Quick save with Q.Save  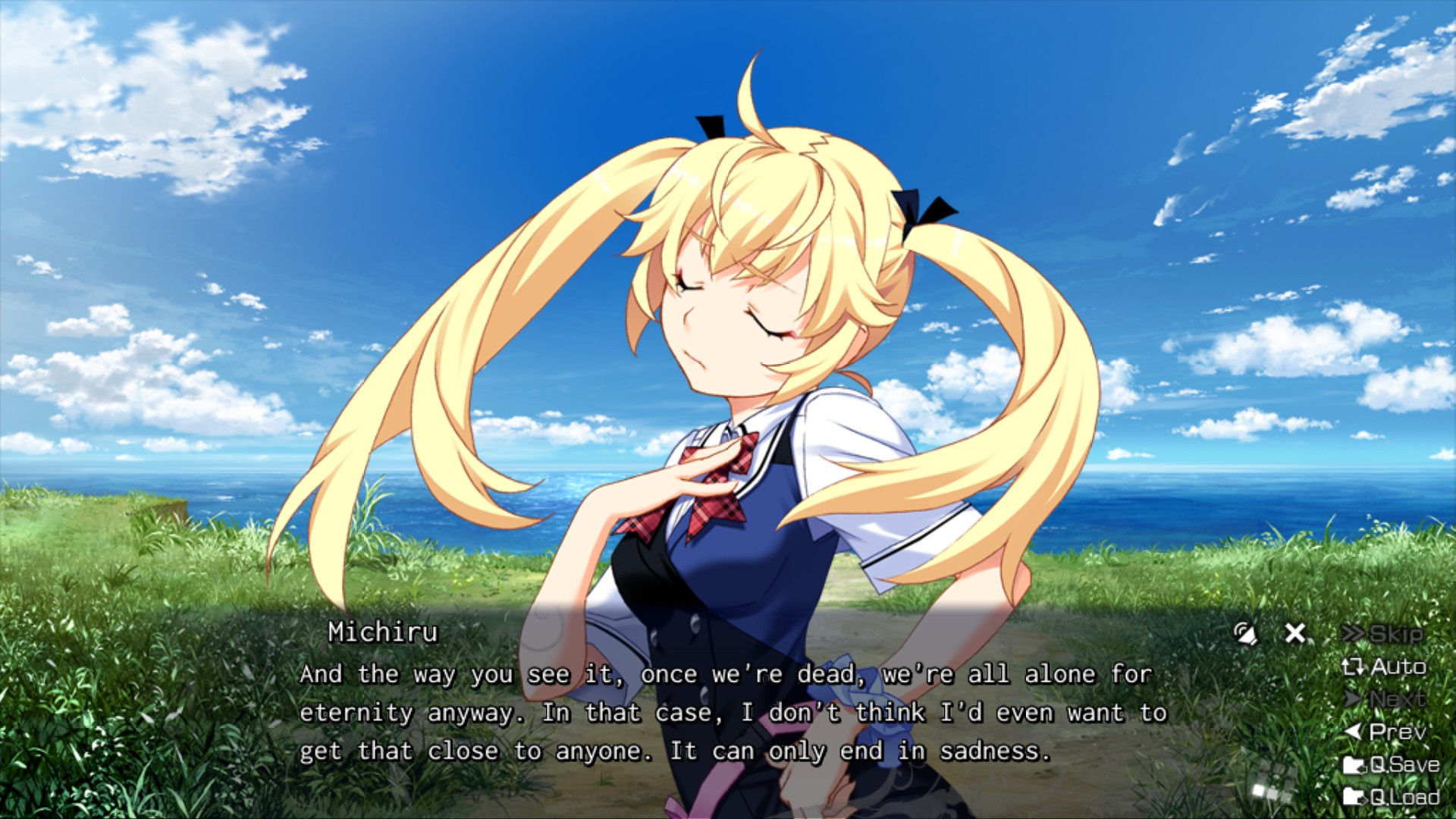click(x=1392, y=764)
